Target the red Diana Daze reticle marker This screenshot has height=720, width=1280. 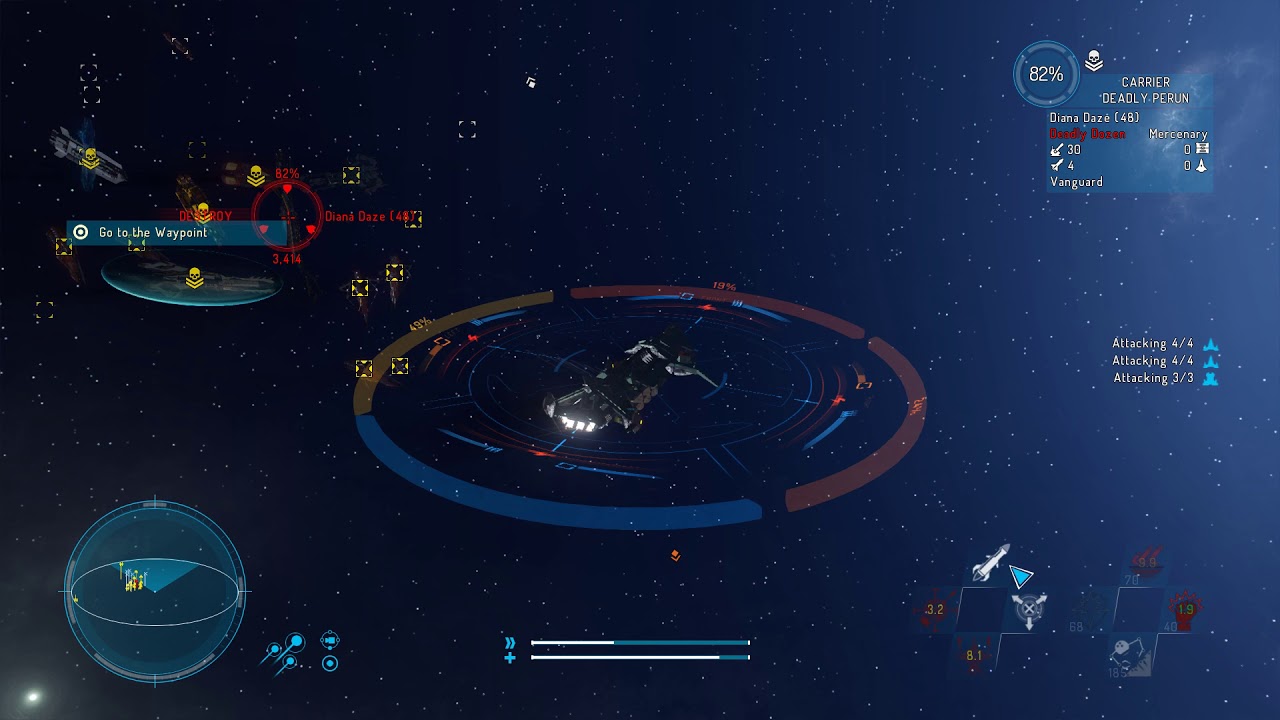[x=287, y=215]
